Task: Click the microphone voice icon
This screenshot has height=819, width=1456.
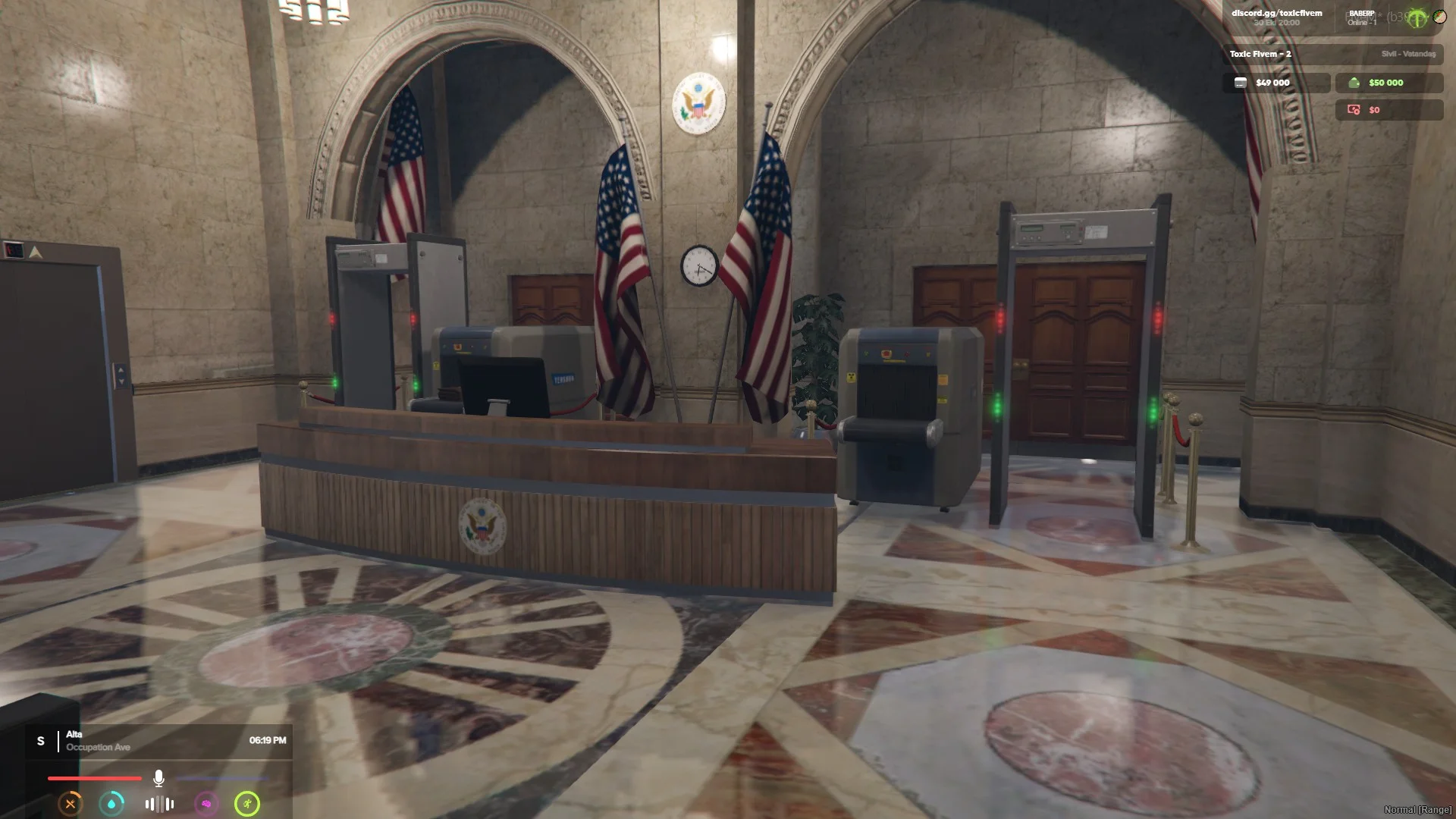Action: pyautogui.click(x=158, y=778)
